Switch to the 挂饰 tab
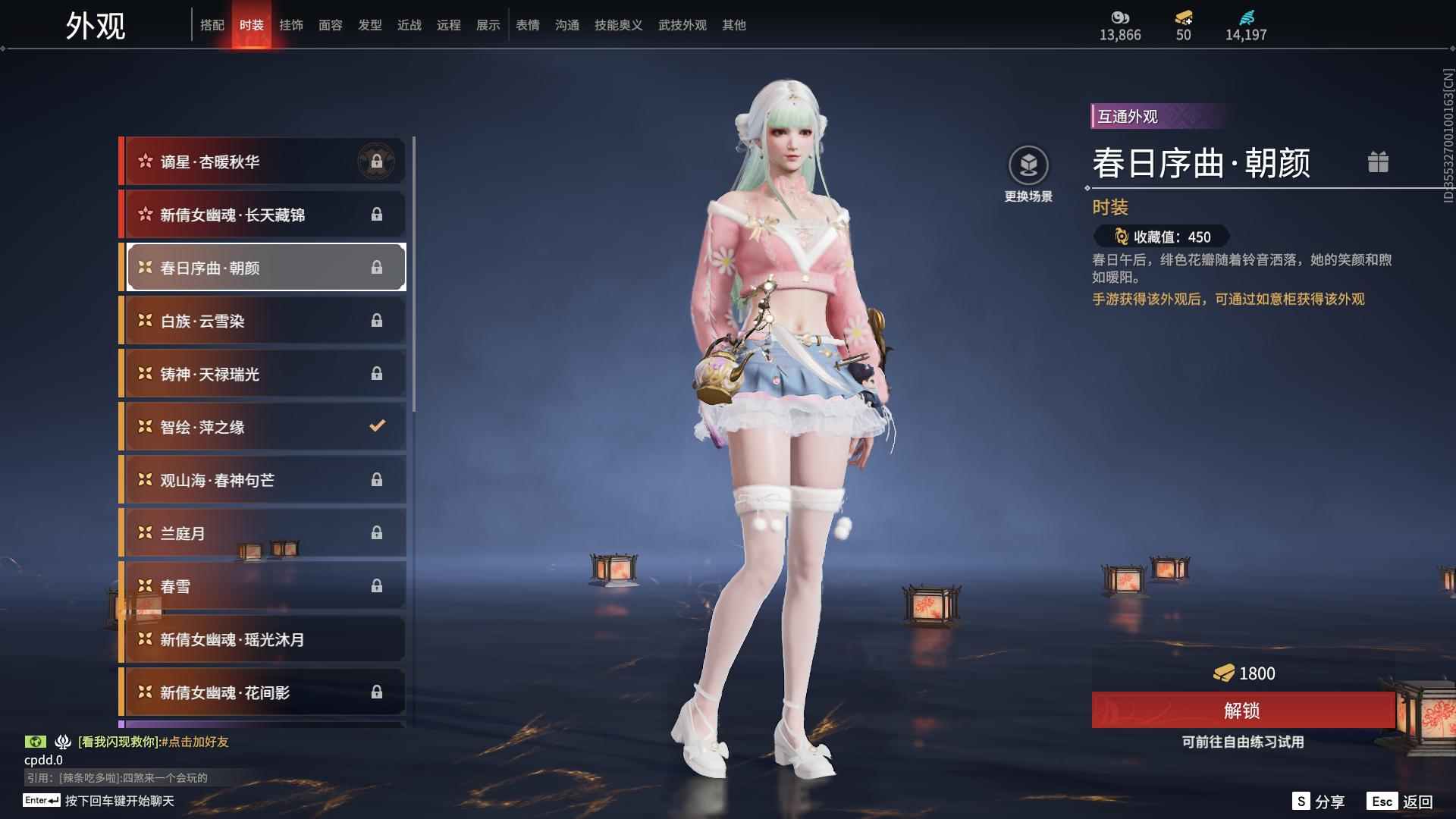This screenshot has height=819, width=1456. point(291,24)
